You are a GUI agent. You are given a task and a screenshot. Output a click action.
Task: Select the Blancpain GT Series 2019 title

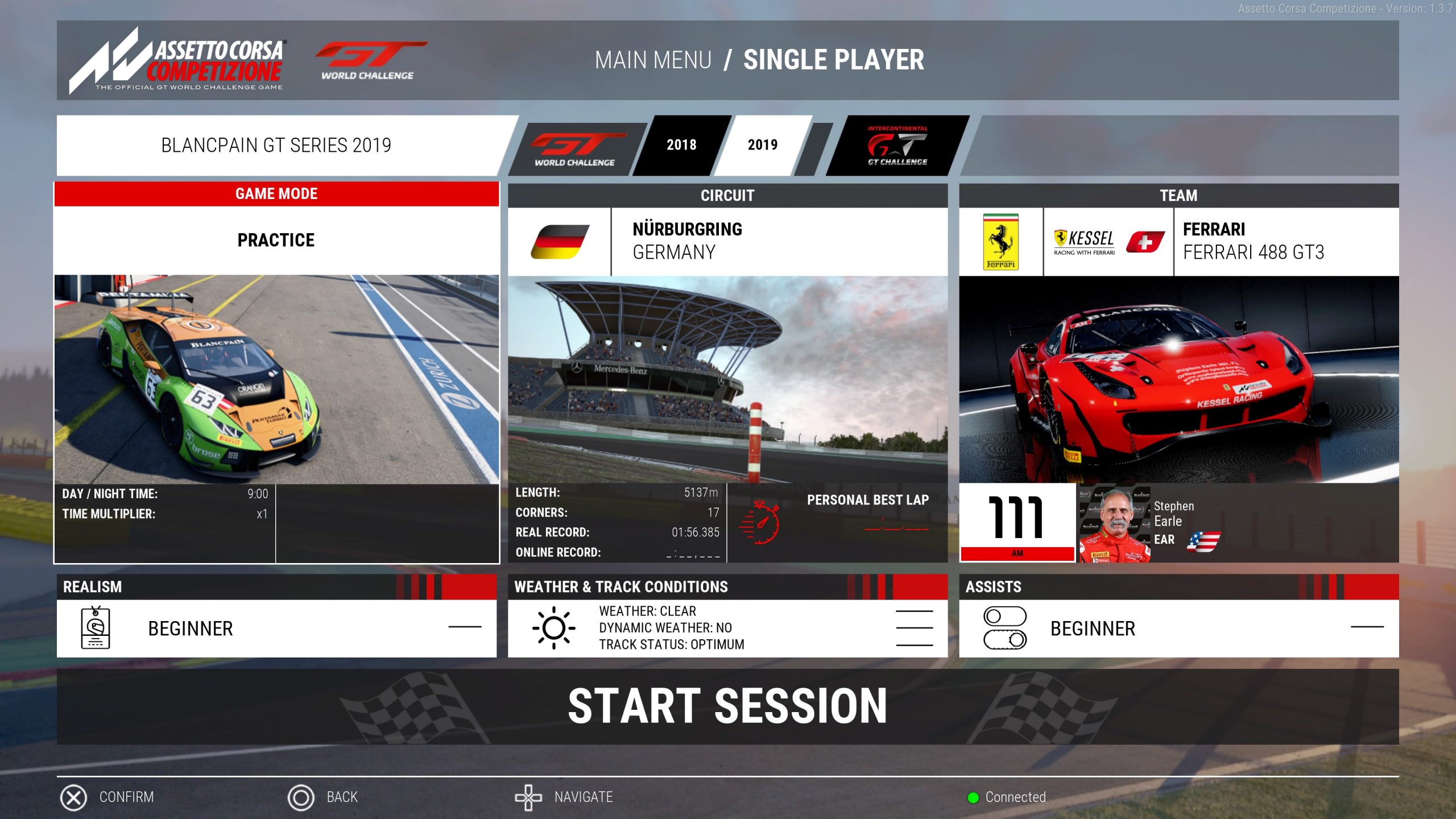(276, 146)
